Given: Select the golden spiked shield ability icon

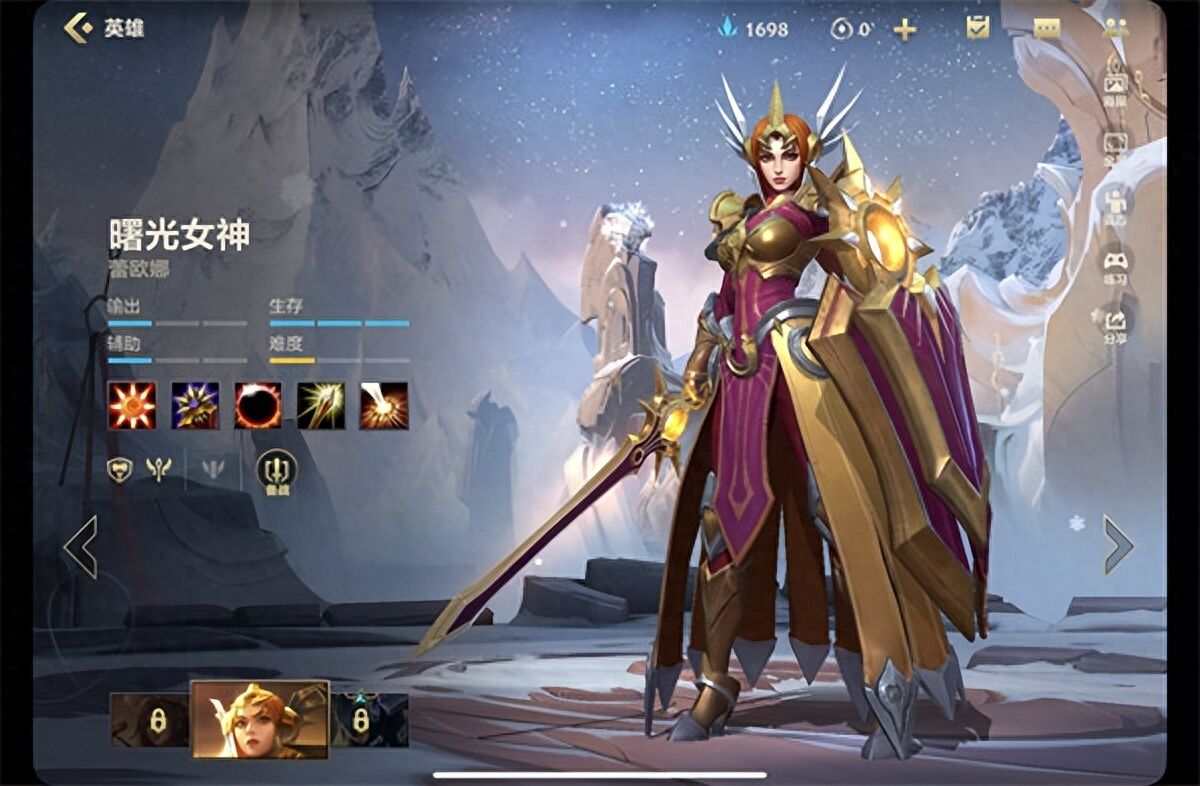Looking at the screenshot, I should [195, 405].
